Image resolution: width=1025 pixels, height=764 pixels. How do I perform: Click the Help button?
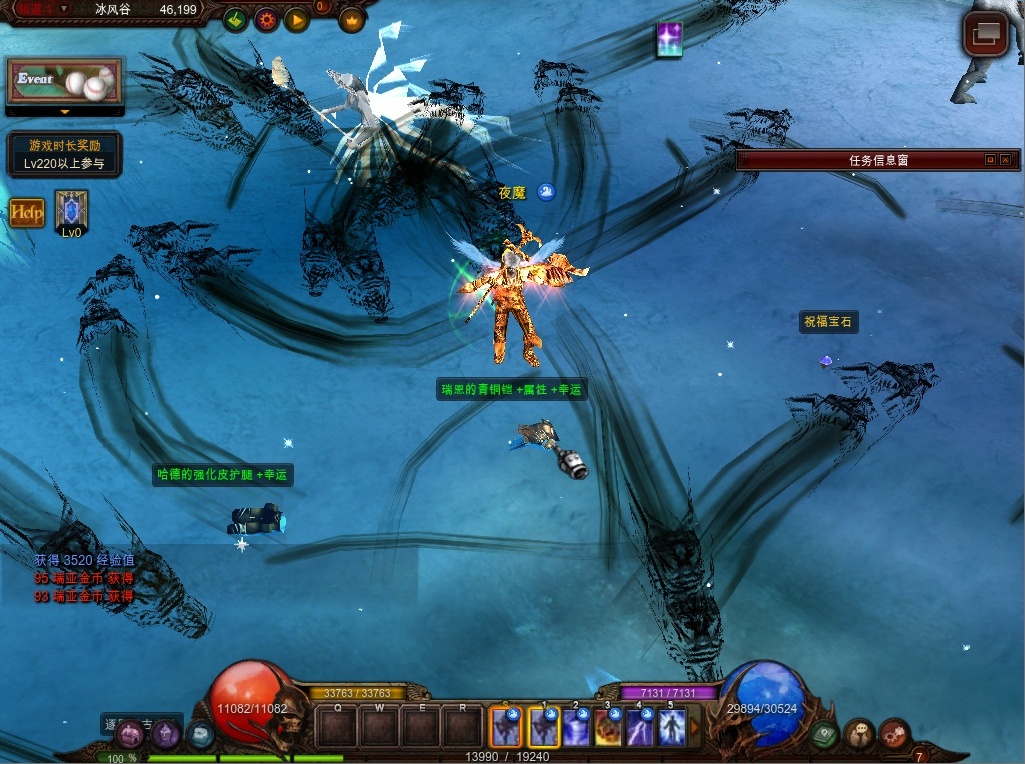(27, 212)
